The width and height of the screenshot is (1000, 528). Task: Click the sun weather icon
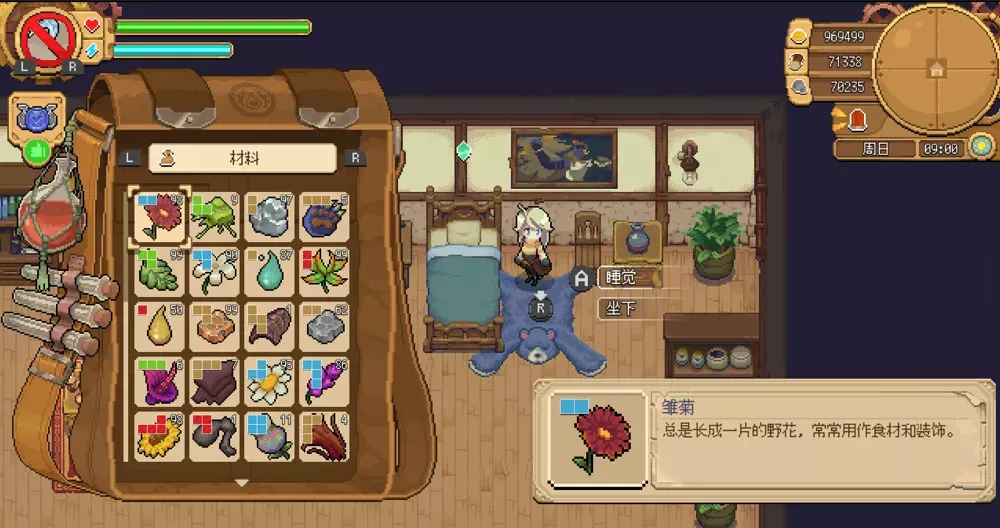click(981, 147)
